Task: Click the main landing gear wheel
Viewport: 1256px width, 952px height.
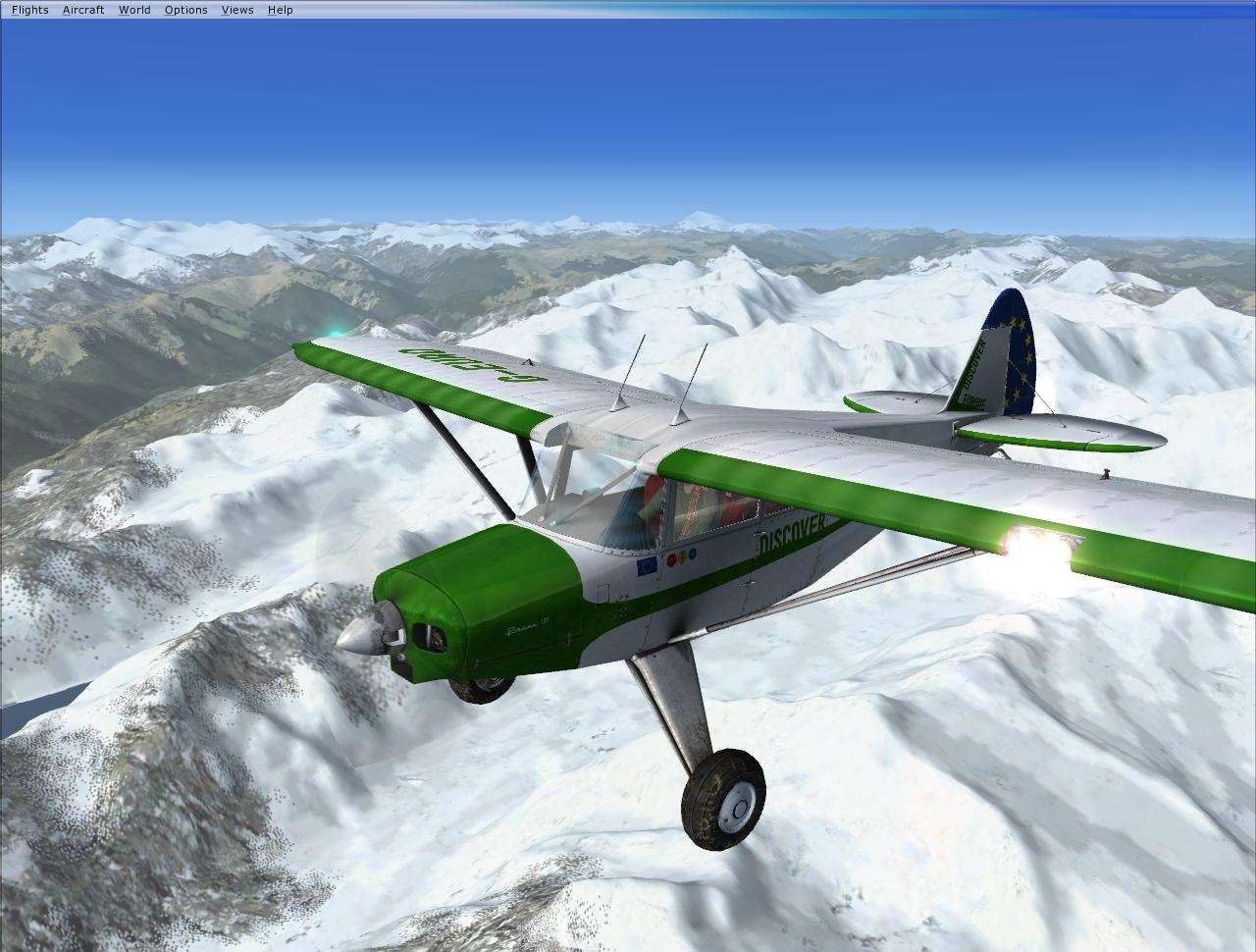Action: click(723, 800)
